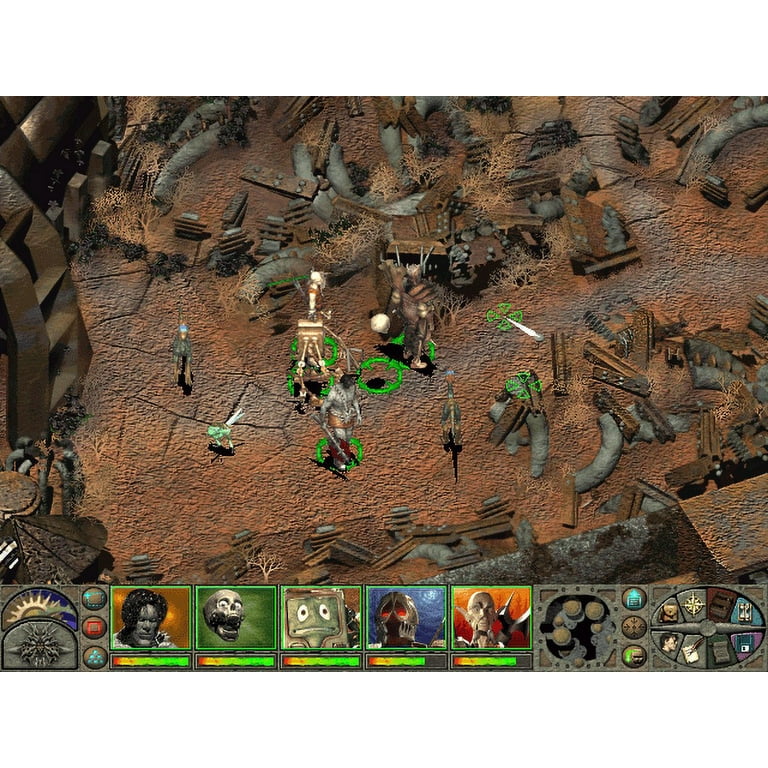Viewport: 768px width, 768px height.
Task: Pick the red-eyed armored character portrait
Action: (x=406, y=618)
